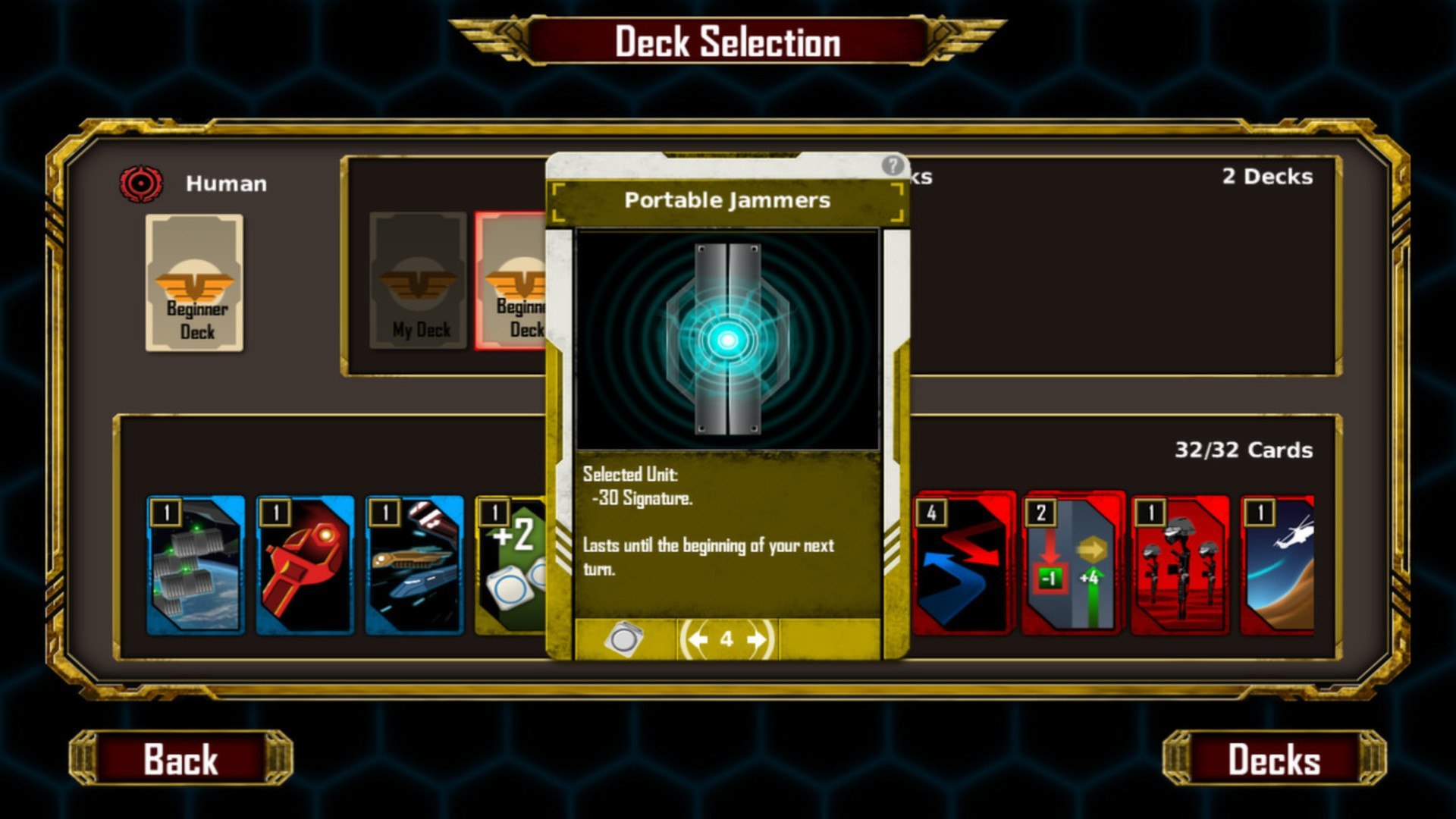Viewport: 1456px width, 819px height.
Task: Open the question mark help on Portable Jammers
Action: point(893,165)
